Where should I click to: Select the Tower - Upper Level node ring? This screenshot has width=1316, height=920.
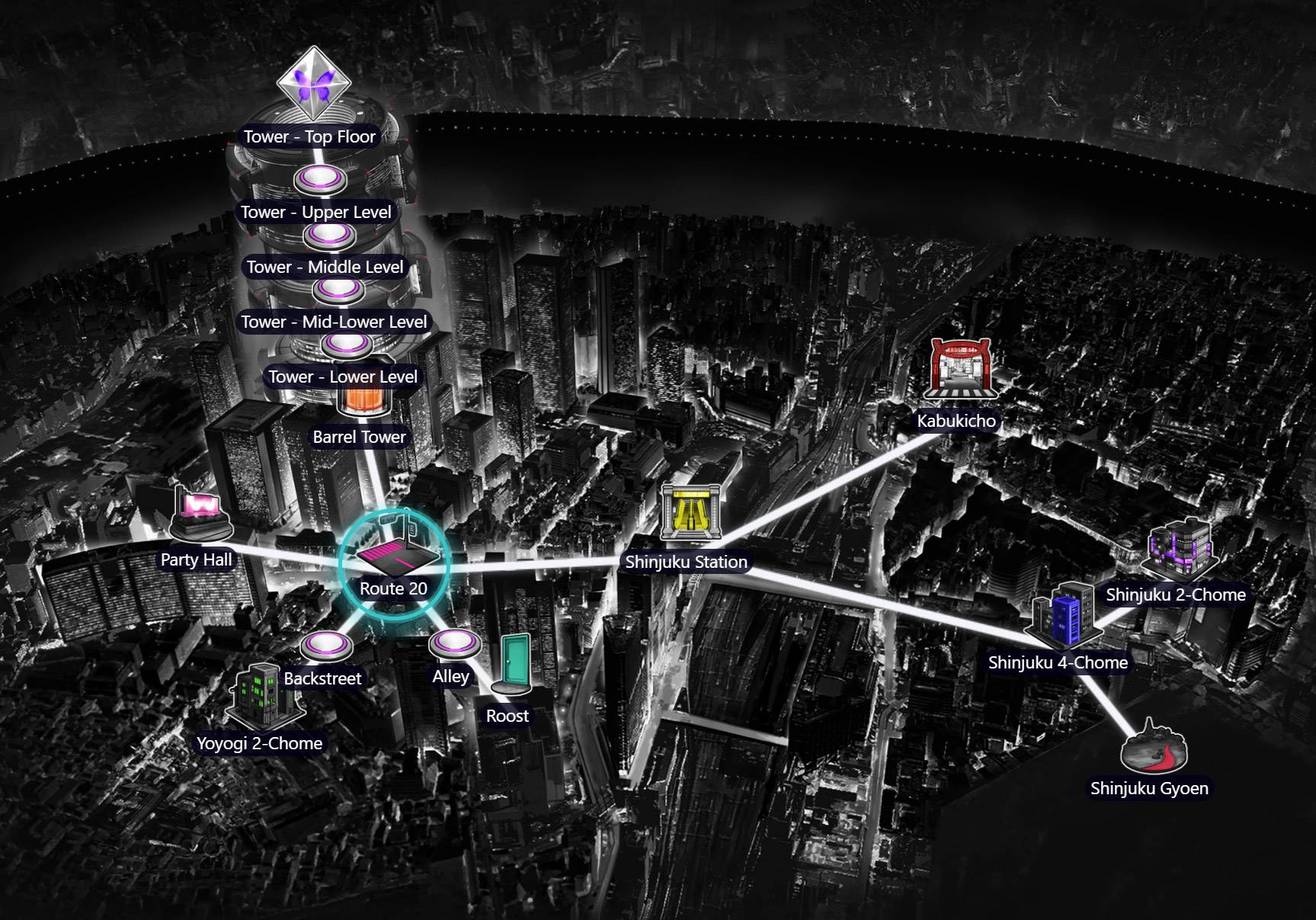321,178
